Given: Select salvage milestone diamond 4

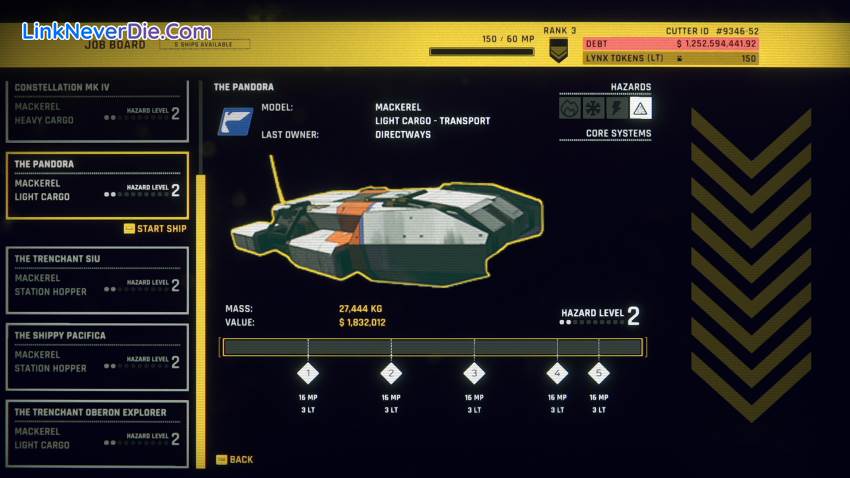Looking at the screenshot, I should [x=557, y=374].
